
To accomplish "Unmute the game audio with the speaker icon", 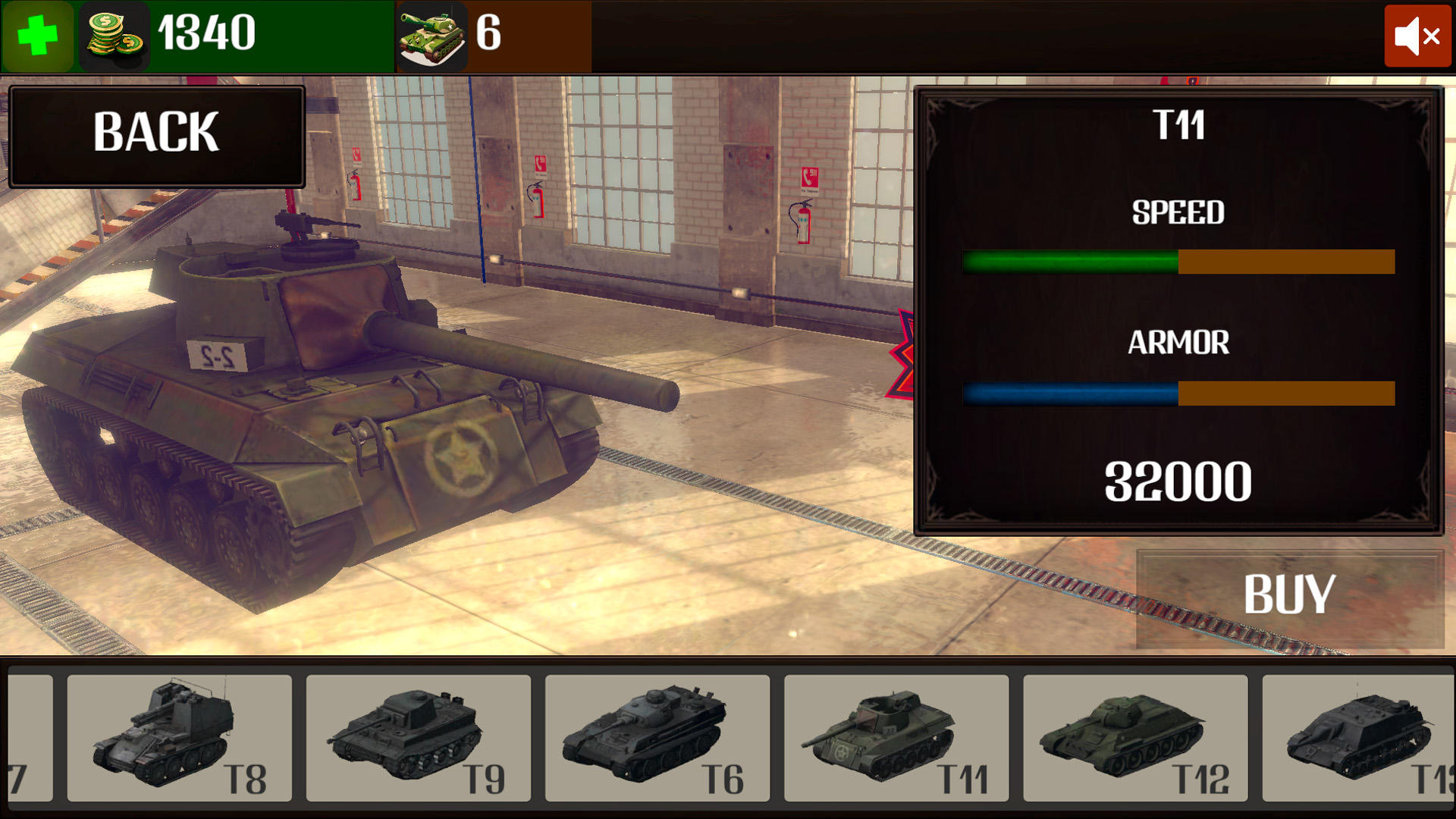I will coord(1417,36).
